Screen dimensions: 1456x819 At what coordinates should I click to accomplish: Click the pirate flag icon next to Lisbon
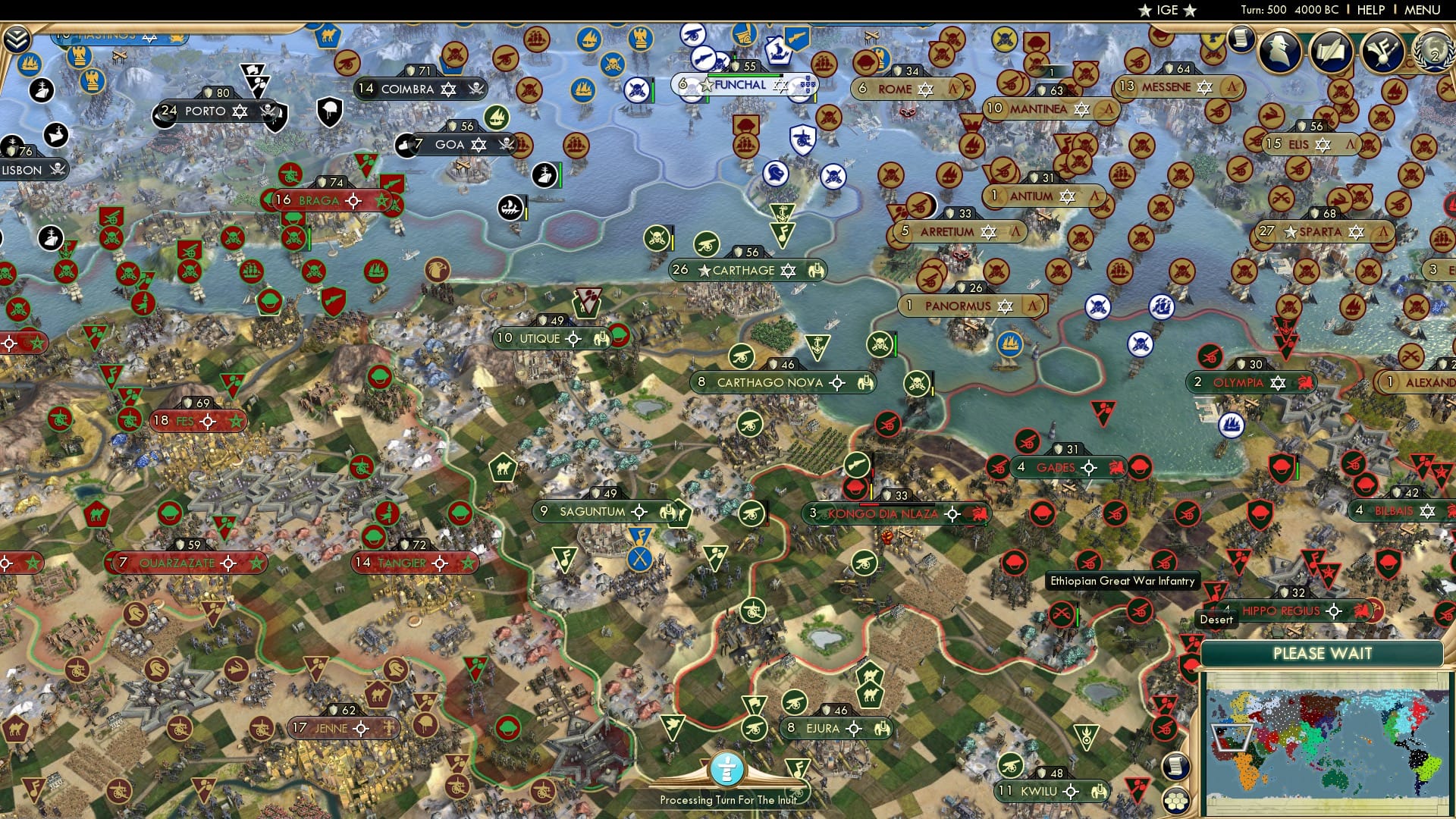click(x=56, y=170)
